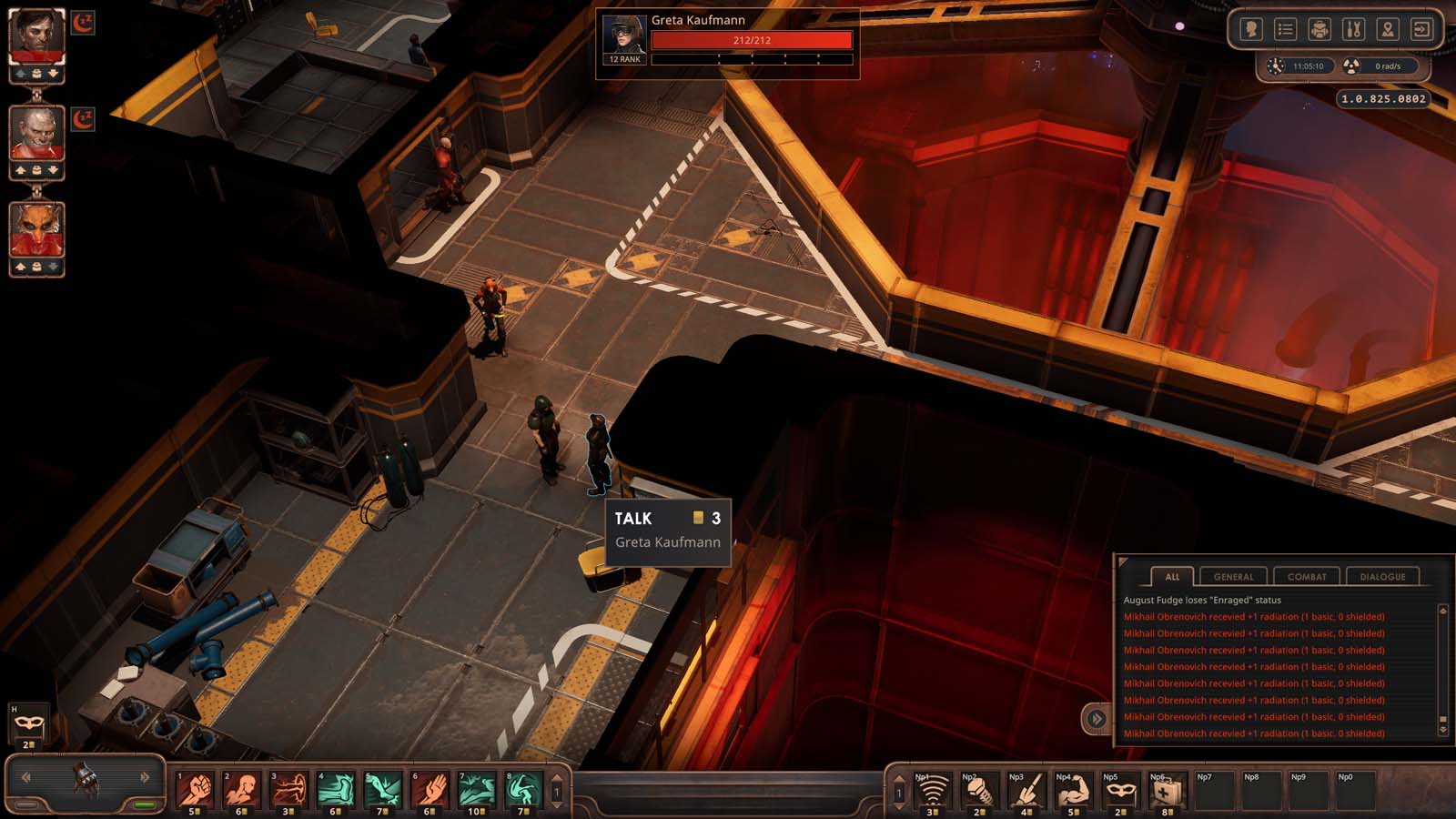Switch to the Combat log tab

click(x=1306, y=576)
